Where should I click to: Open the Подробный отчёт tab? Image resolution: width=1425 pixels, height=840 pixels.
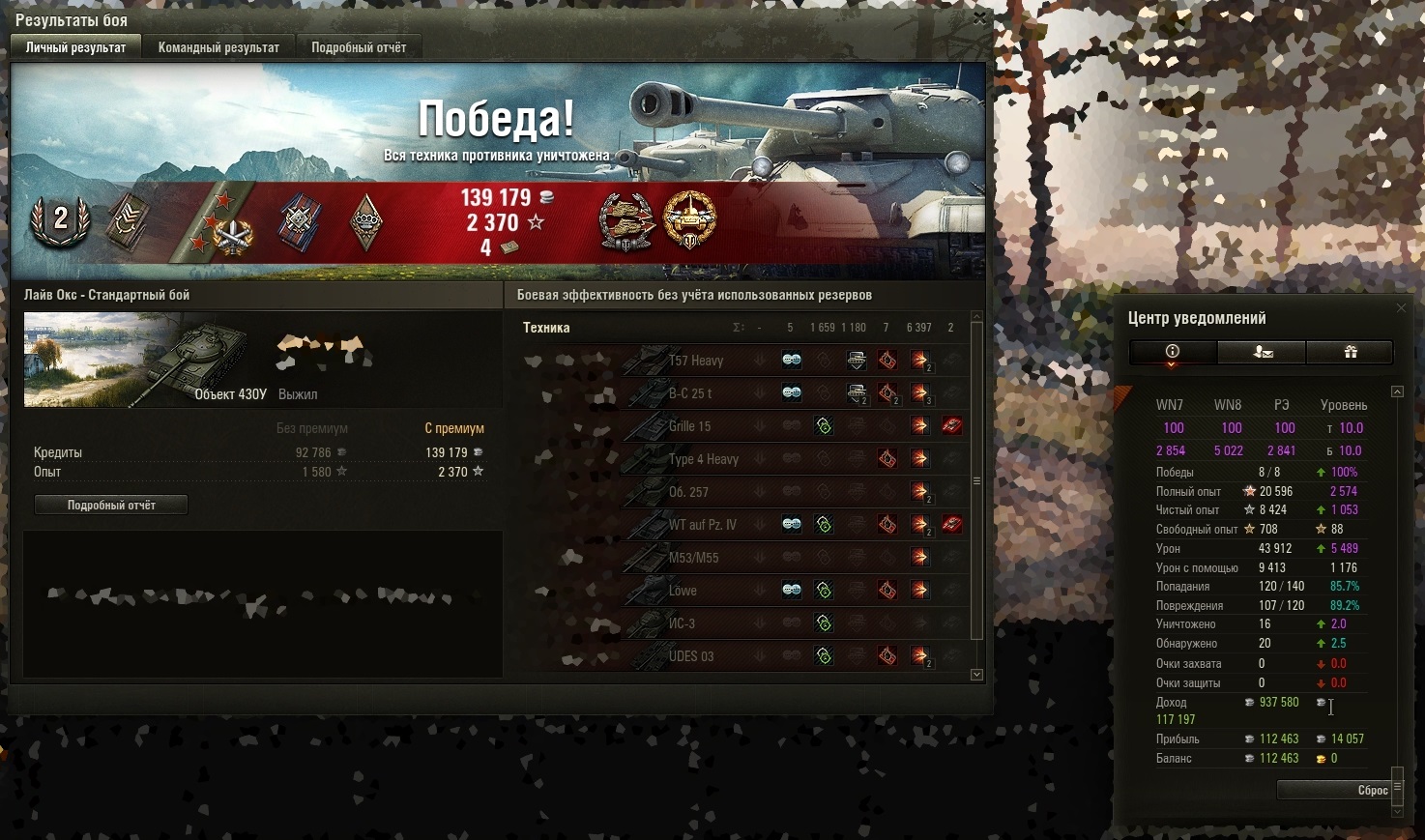(x=358, y=47)
